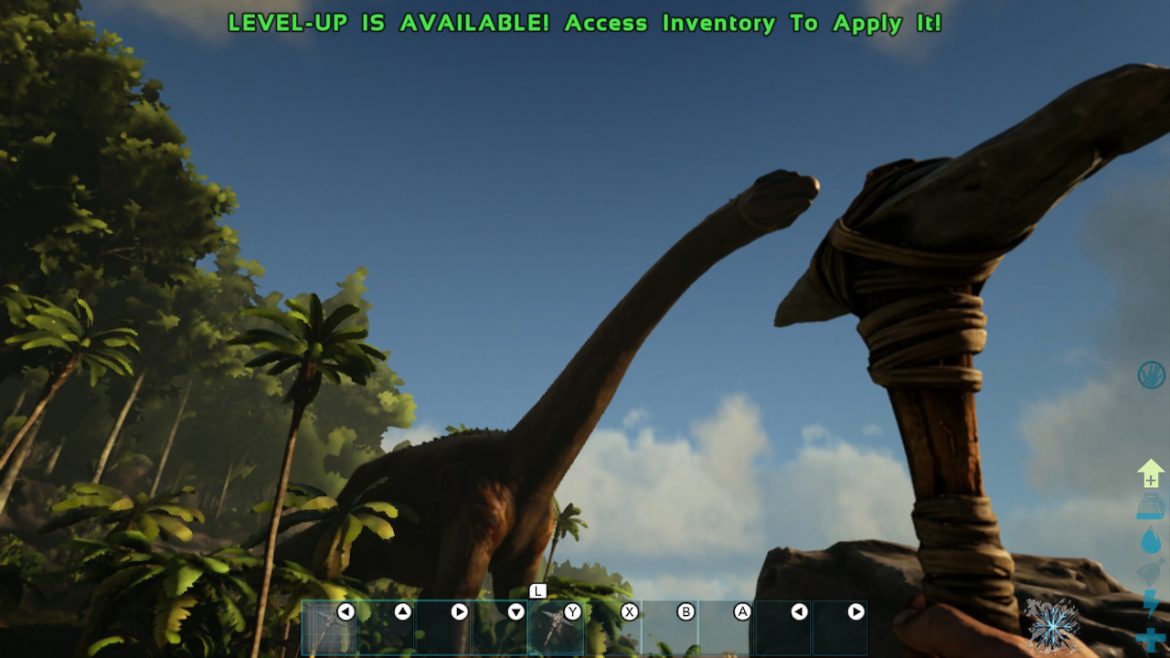
Task: Click the green level-up arrow icon
Action: coord(1150,473)
